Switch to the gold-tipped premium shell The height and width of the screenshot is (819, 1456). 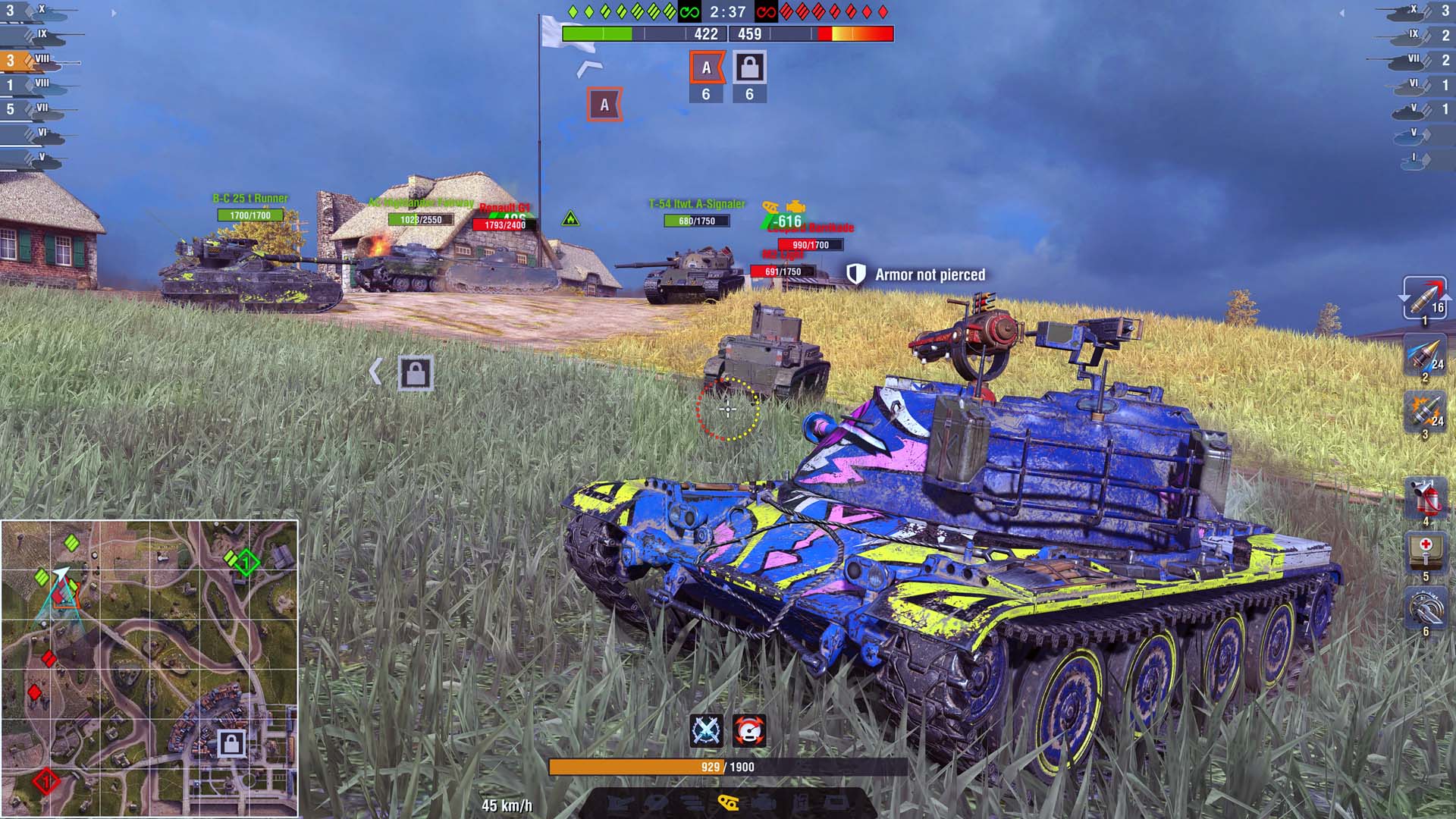point(1424,356)
